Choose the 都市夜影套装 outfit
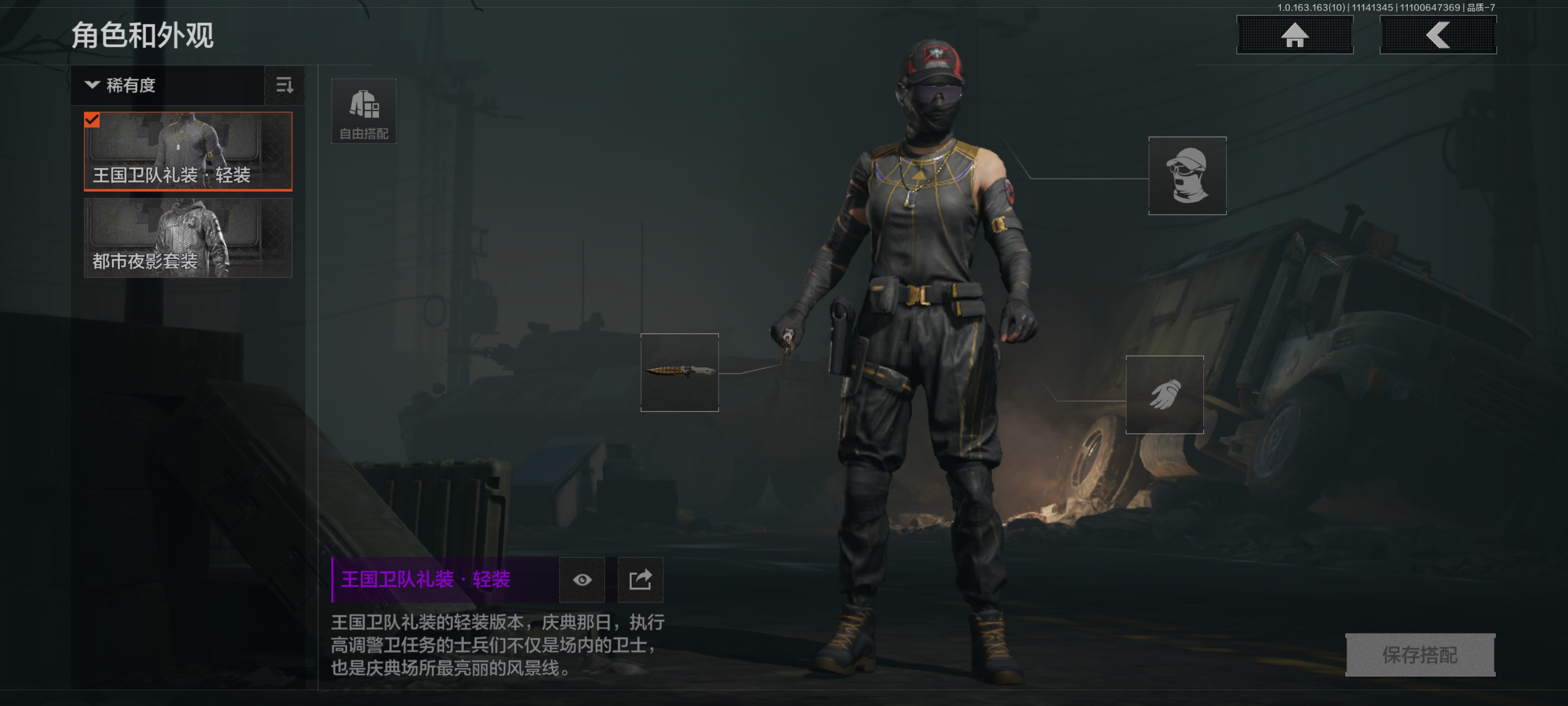1568x706 pixels. coord(188,238)
